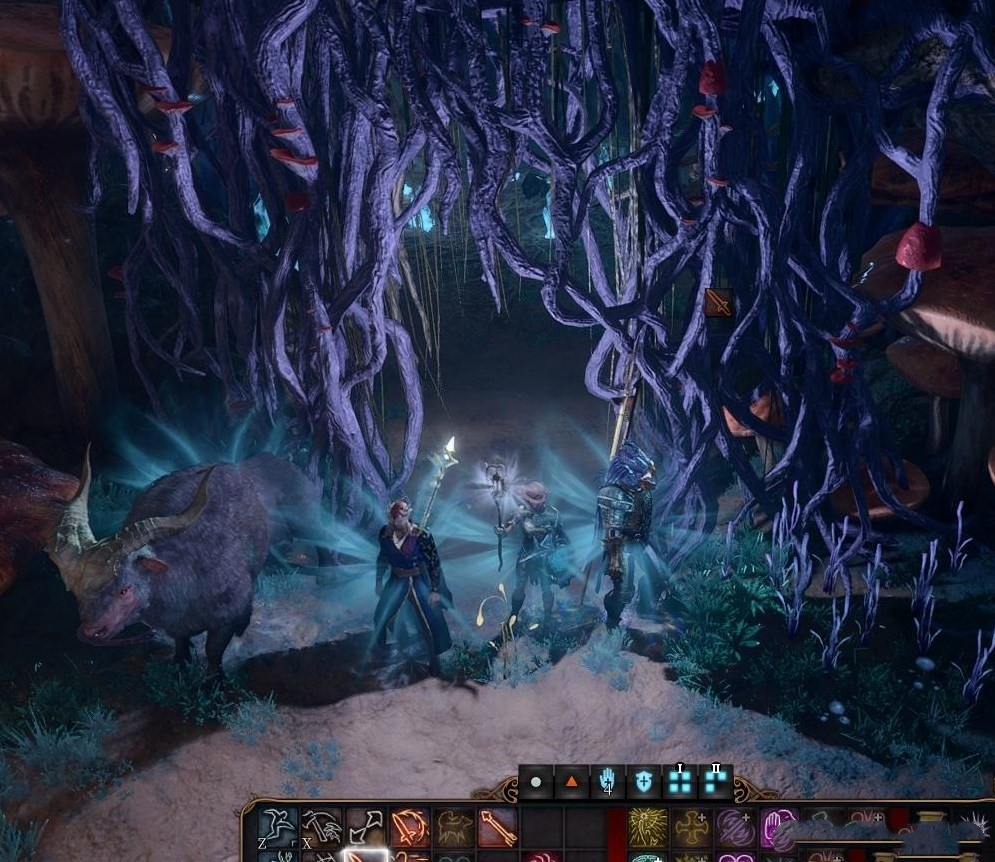
Task: Choose the level II spell slots
Action: coord(716,782)
